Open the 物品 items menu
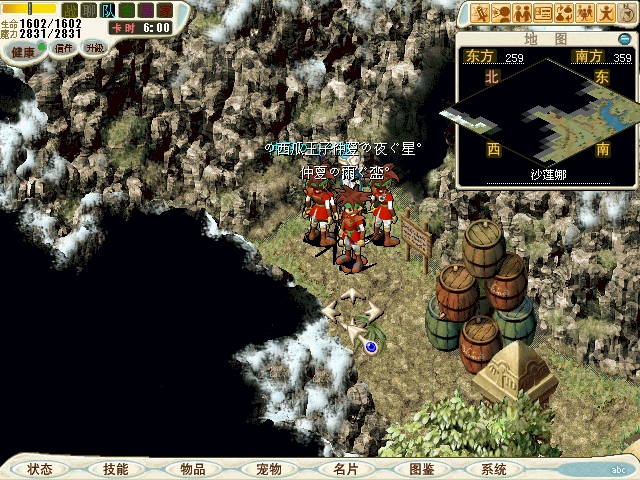This screenshot has height=480, width=640. point(192,469)
